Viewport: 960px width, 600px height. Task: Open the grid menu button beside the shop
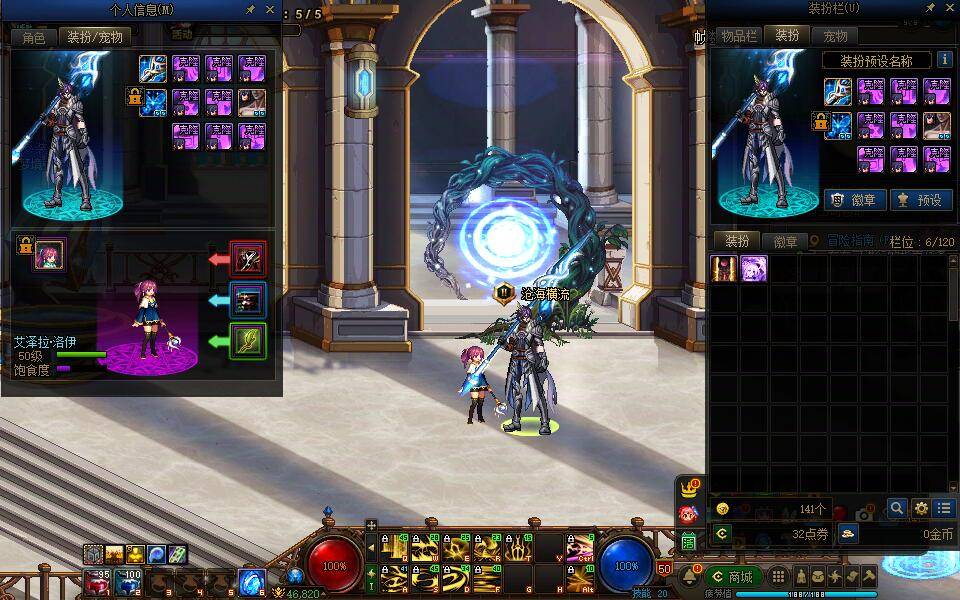777,577
